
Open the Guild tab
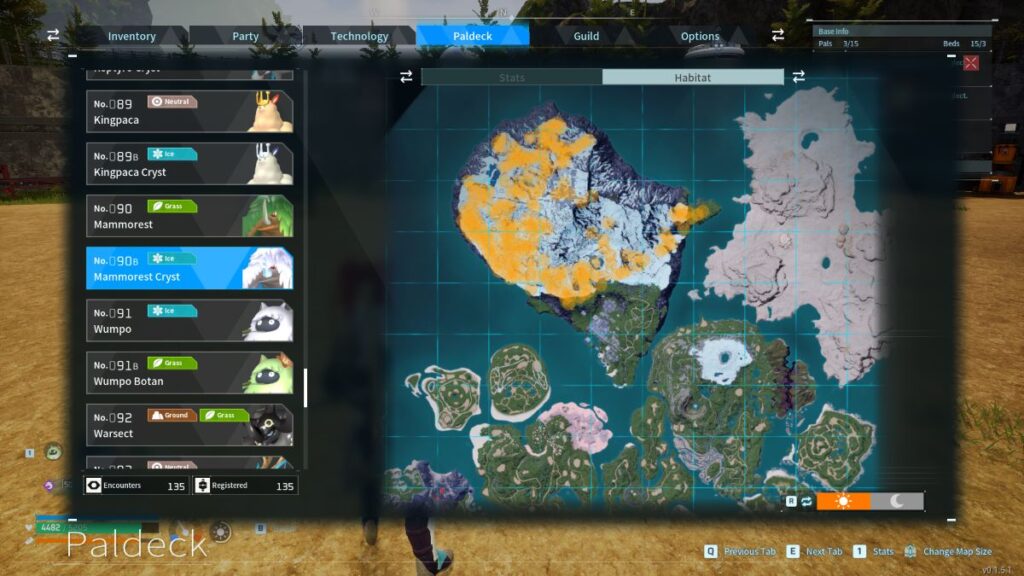click(x=586, y=36)
